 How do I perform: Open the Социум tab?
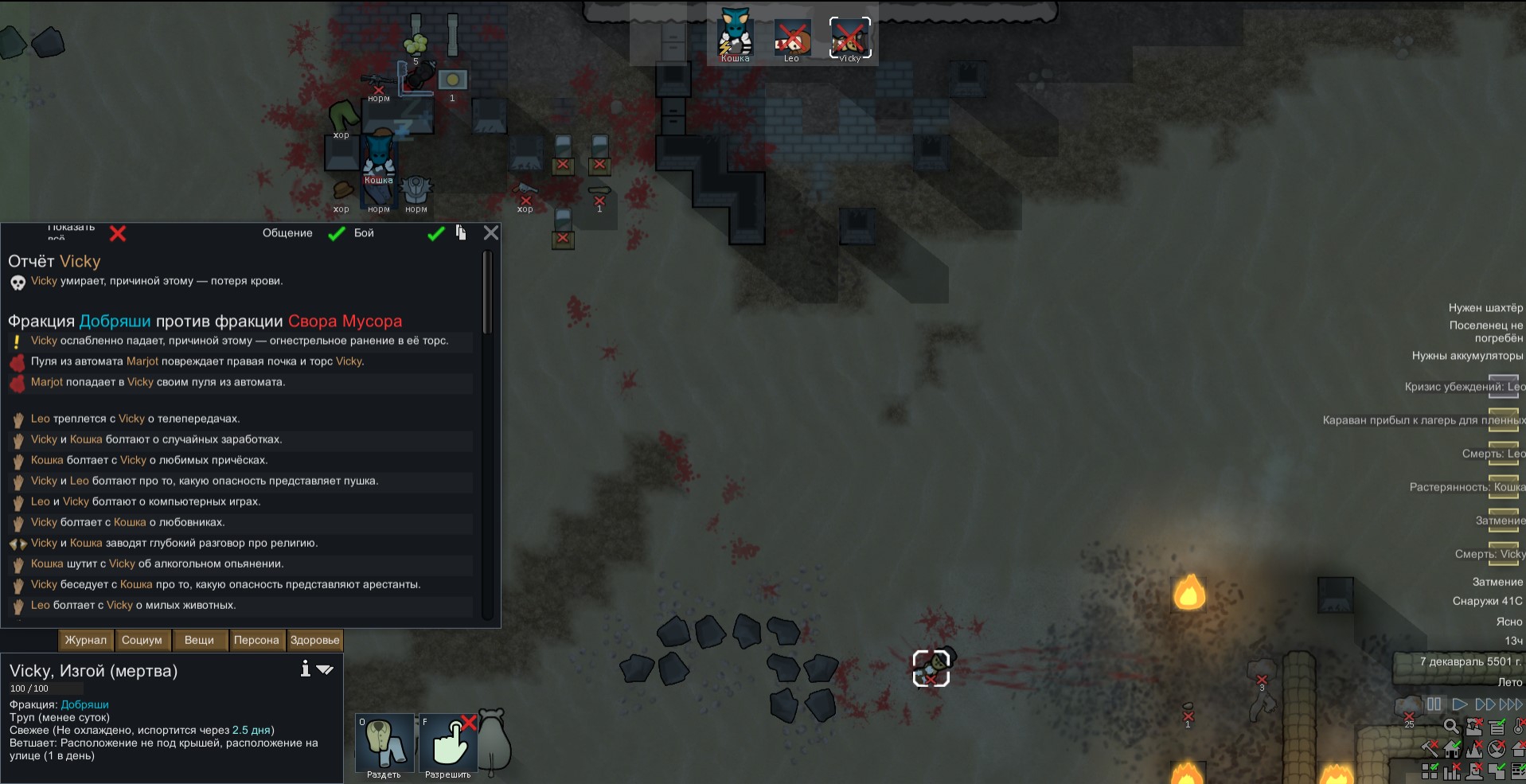pos(142,640)
